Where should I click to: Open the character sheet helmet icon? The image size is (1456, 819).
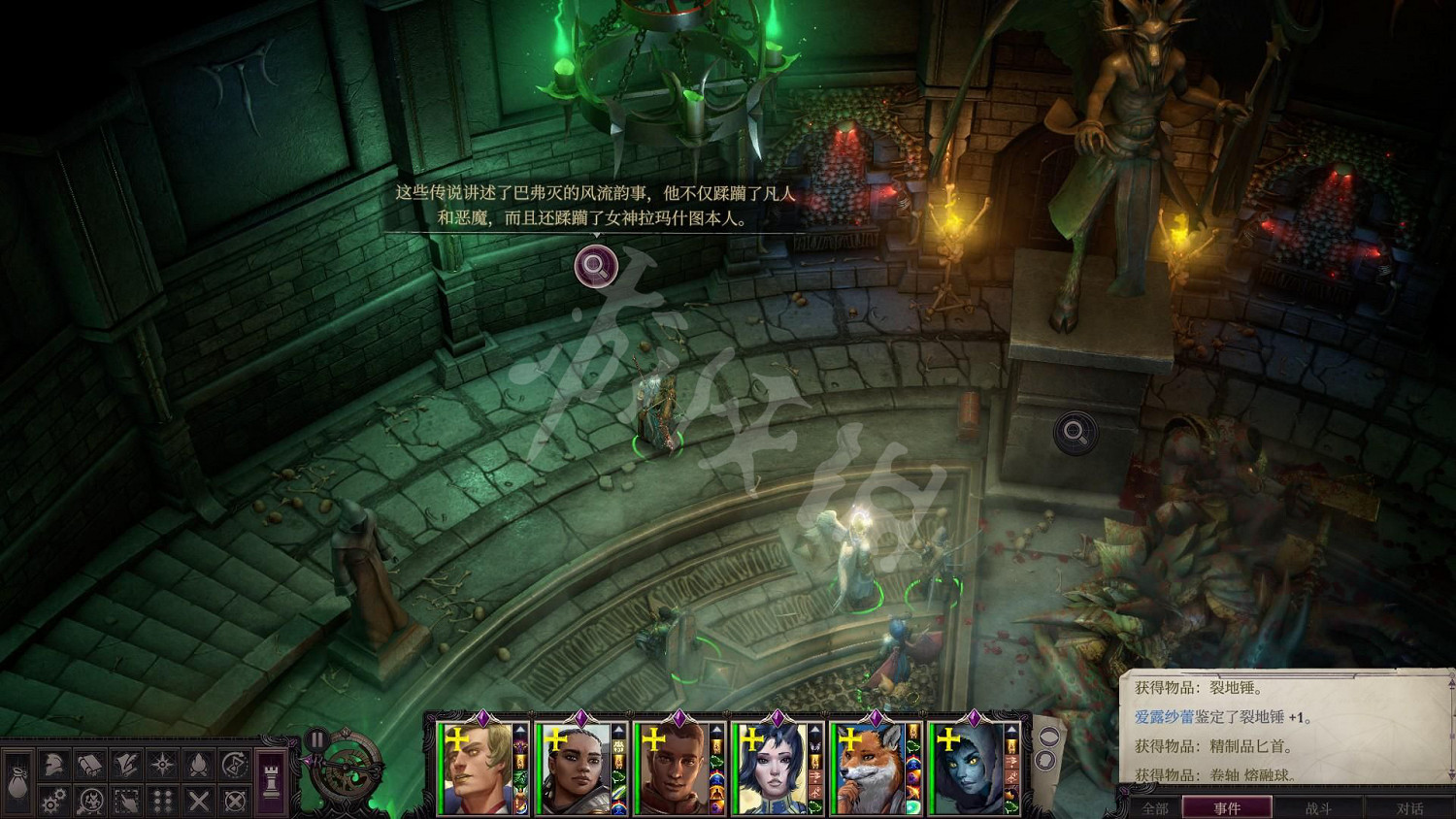pos(54,766)
